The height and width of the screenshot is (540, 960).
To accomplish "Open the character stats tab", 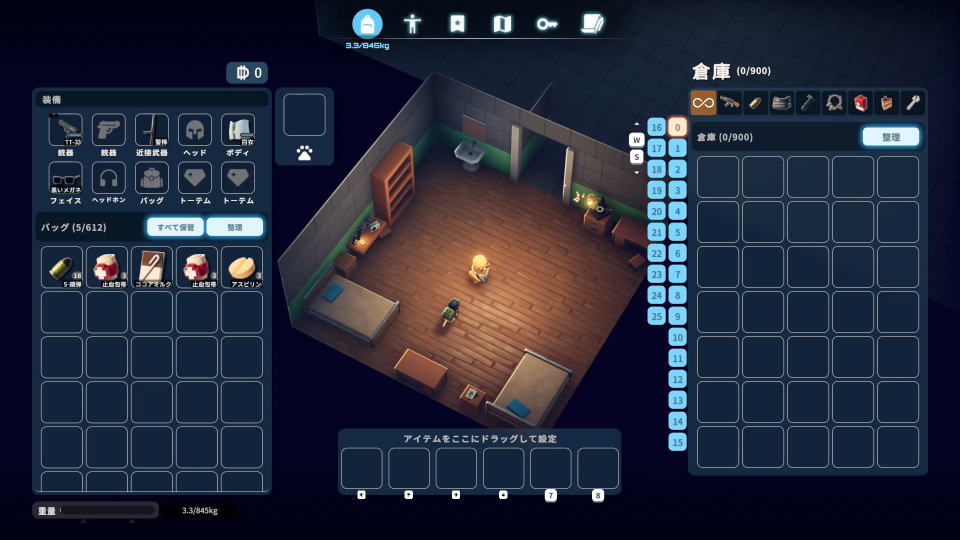I will pyautogui.click(x=412, y=23).
